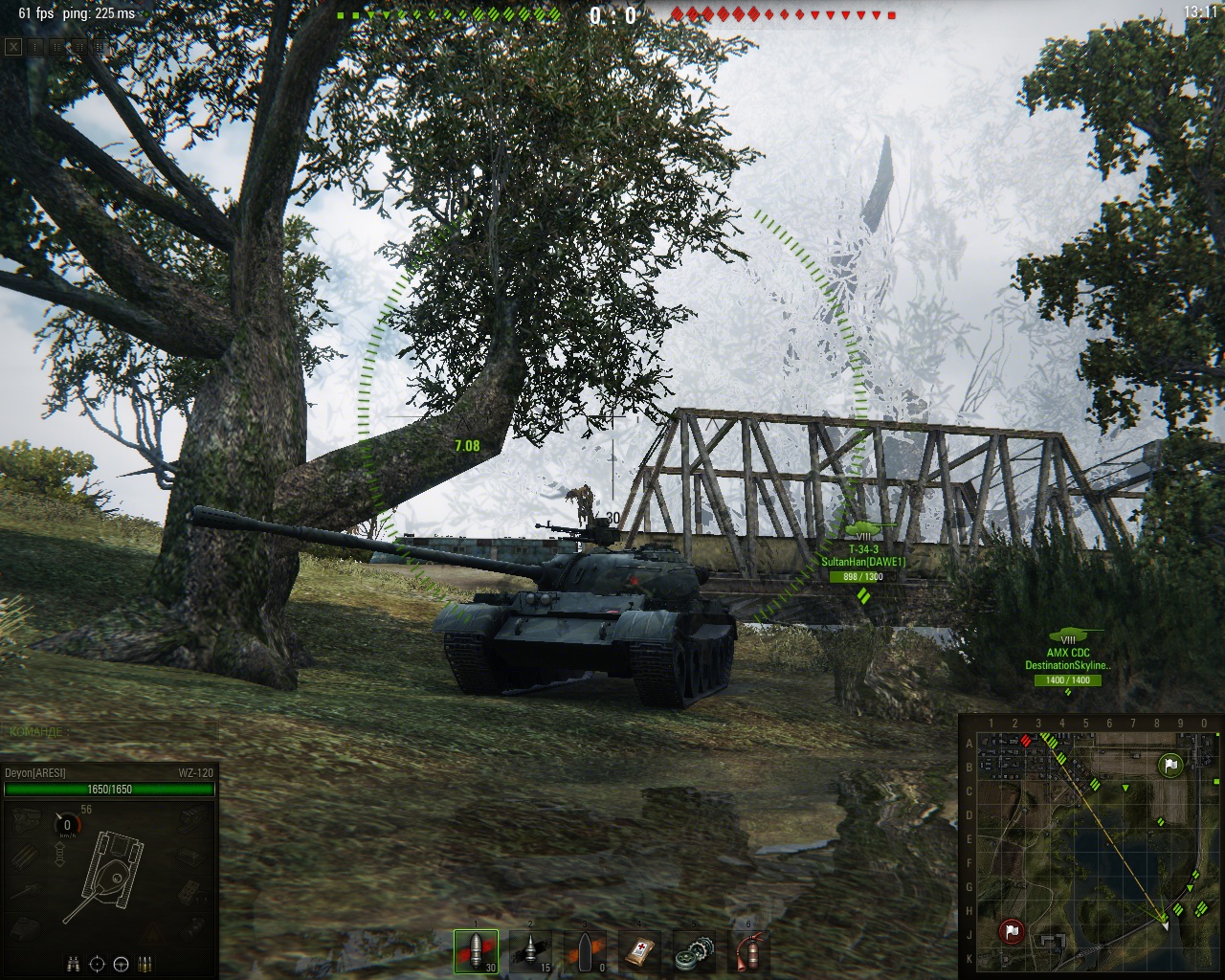Click the red enemy marker on the minimap
Image resolution: width=1225 pixels, height=980 pixels.
coord(1027,740)
